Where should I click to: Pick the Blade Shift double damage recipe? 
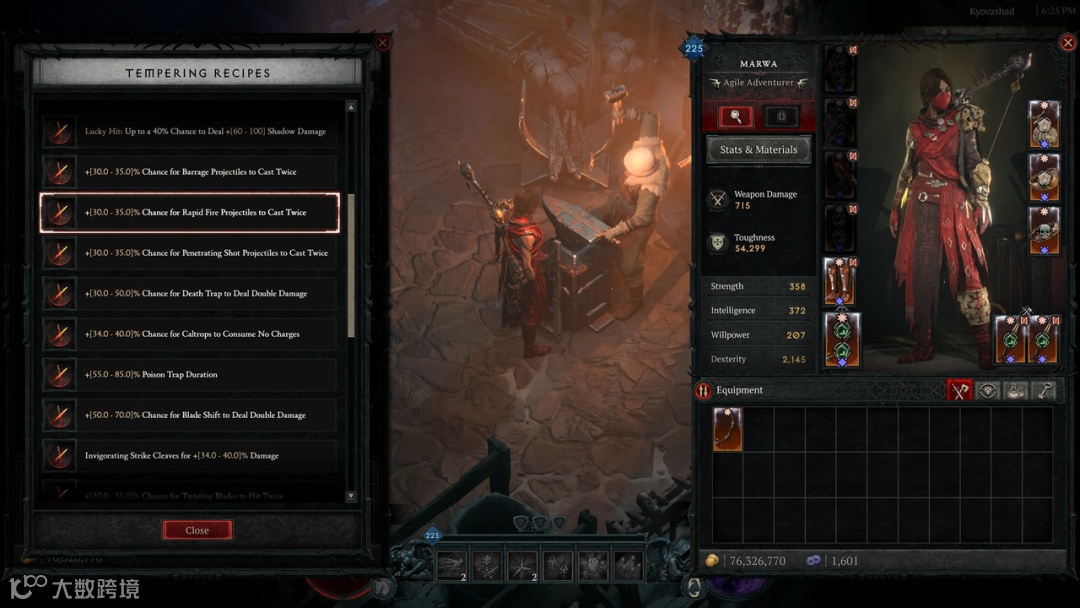pyautogui.click(x=190, y=415)
